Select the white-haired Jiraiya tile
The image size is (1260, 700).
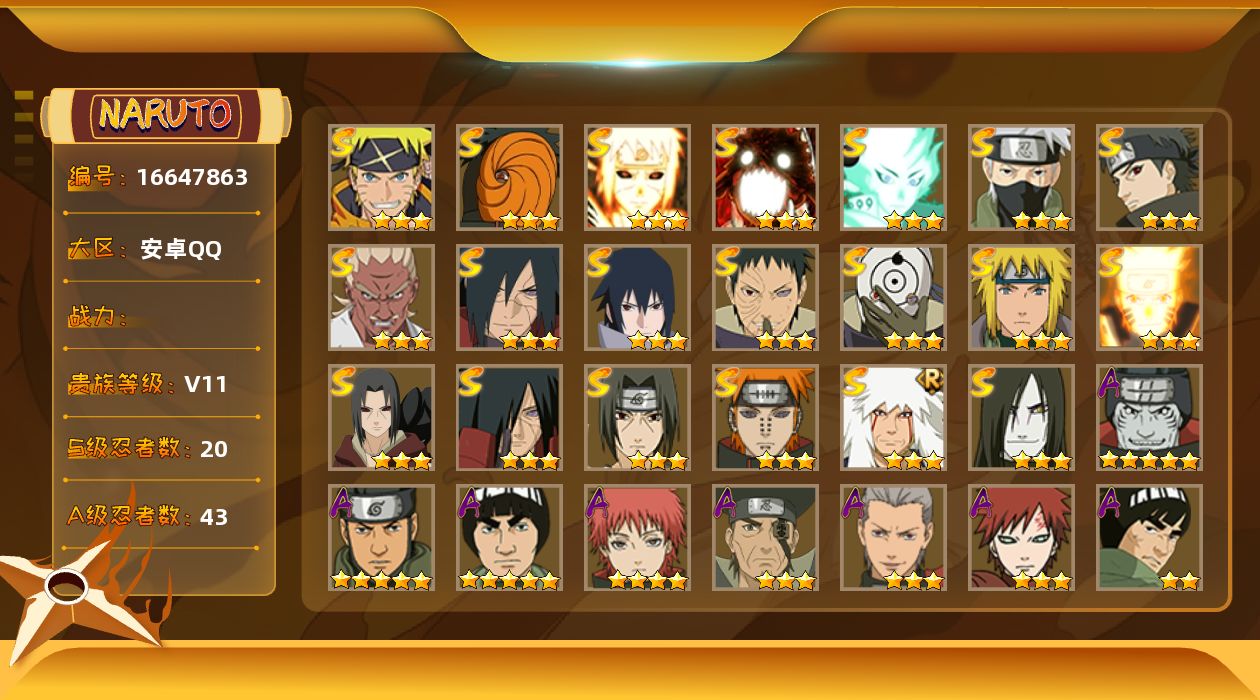893,417
